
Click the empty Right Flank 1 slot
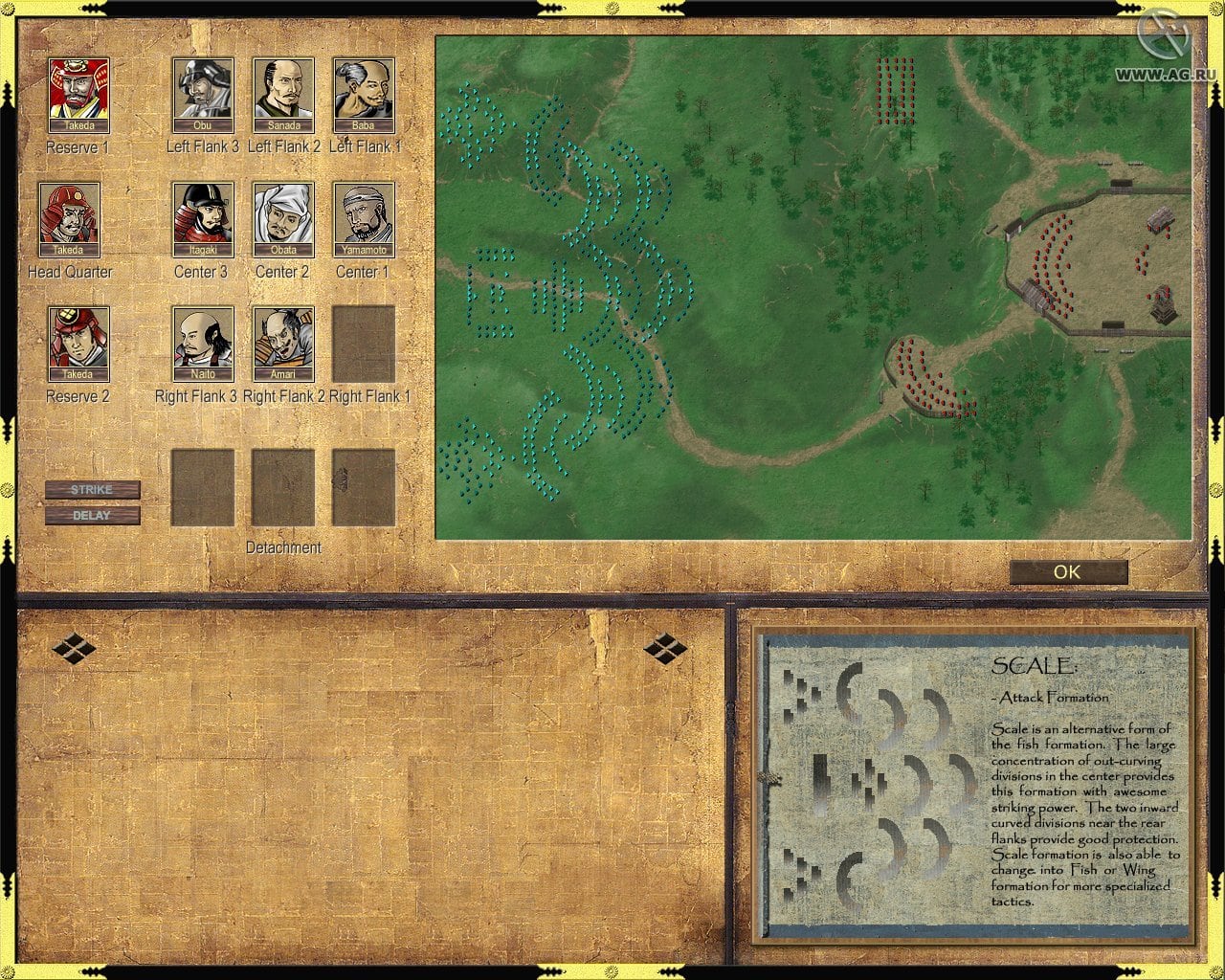[364, 344]
